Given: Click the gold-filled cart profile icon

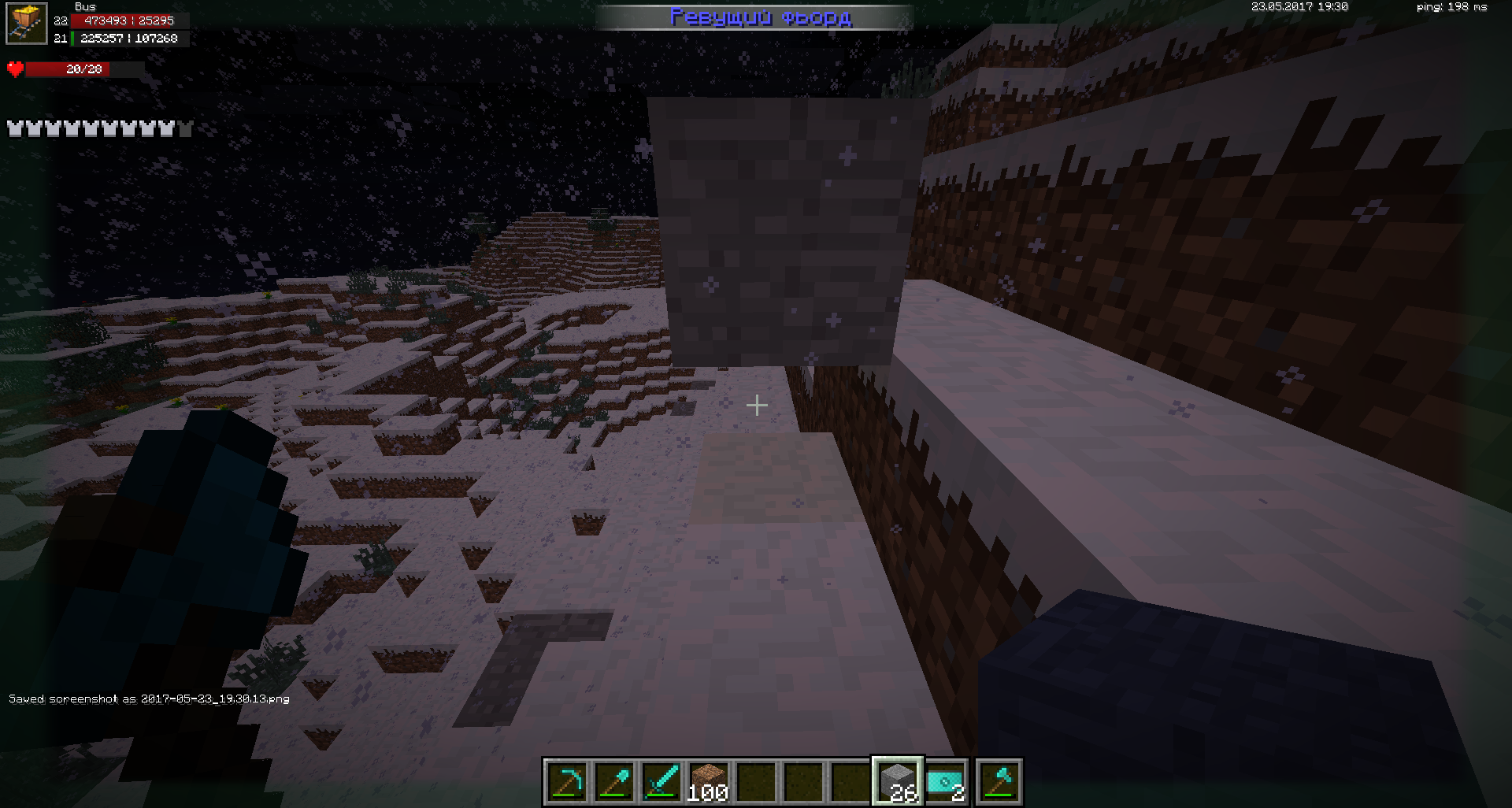Looking at the screenshot, I should tap(26, 24).
